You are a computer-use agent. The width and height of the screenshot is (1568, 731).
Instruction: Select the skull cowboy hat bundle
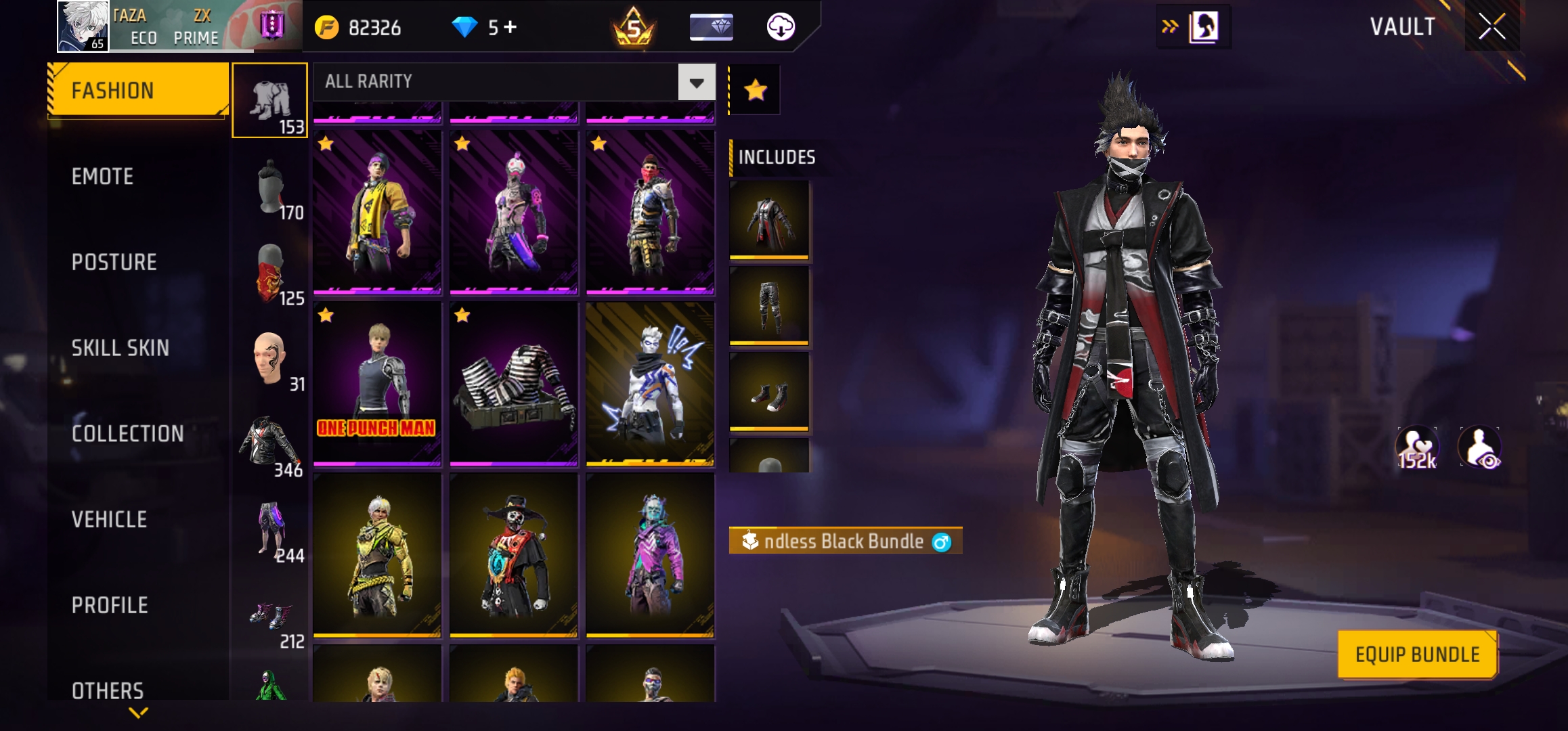point(514,555)
